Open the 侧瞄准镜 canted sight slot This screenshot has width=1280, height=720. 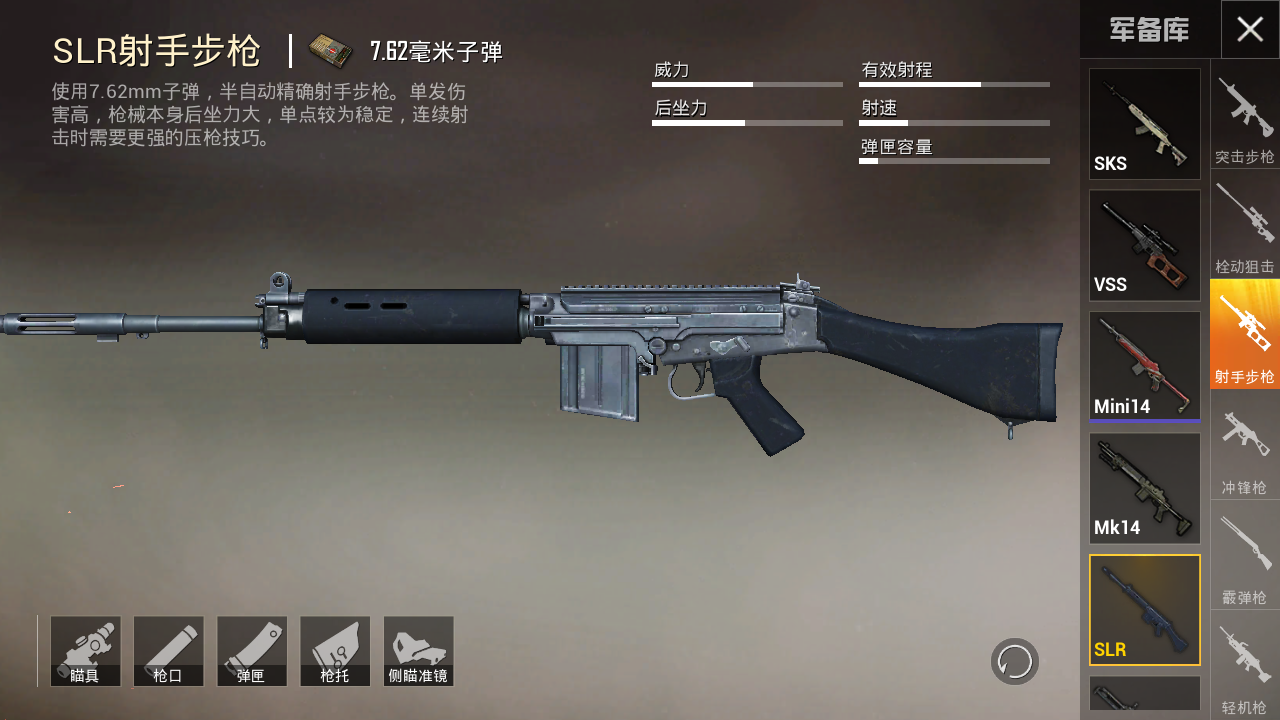click(418, 651)
